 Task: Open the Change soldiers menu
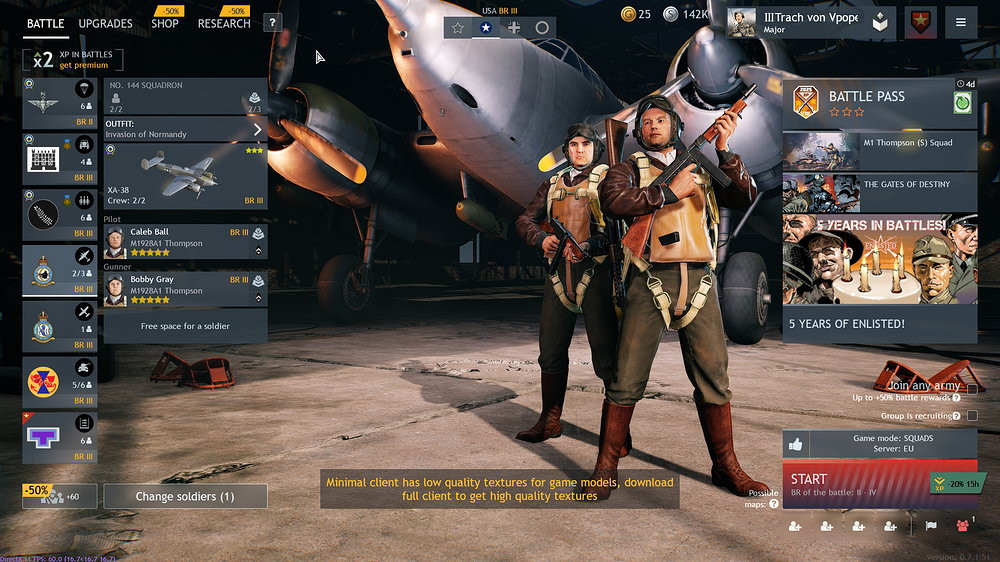click(185, 496)
